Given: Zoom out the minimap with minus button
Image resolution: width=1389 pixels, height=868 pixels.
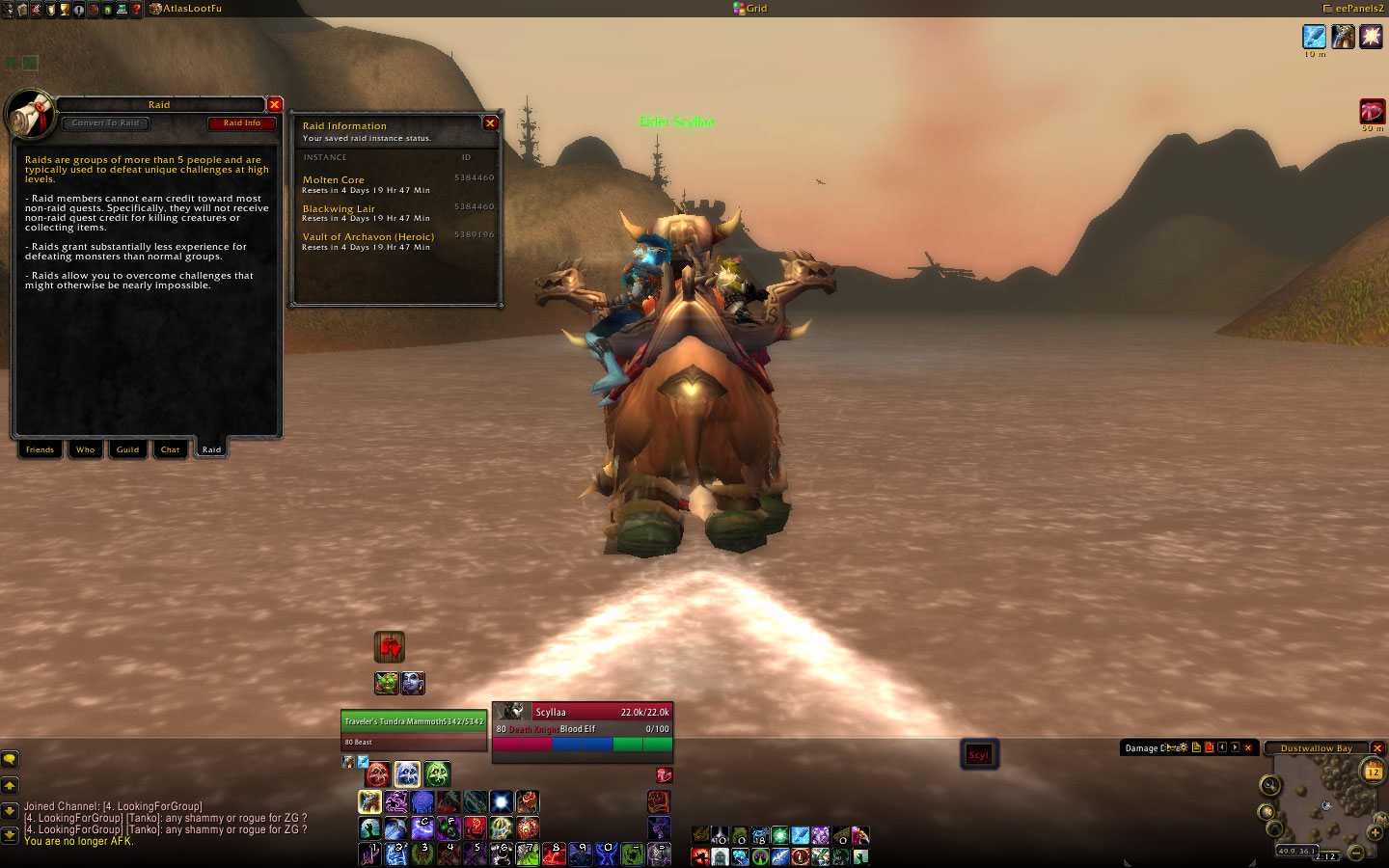Looking at the screenshot, I should (1356, 853).
